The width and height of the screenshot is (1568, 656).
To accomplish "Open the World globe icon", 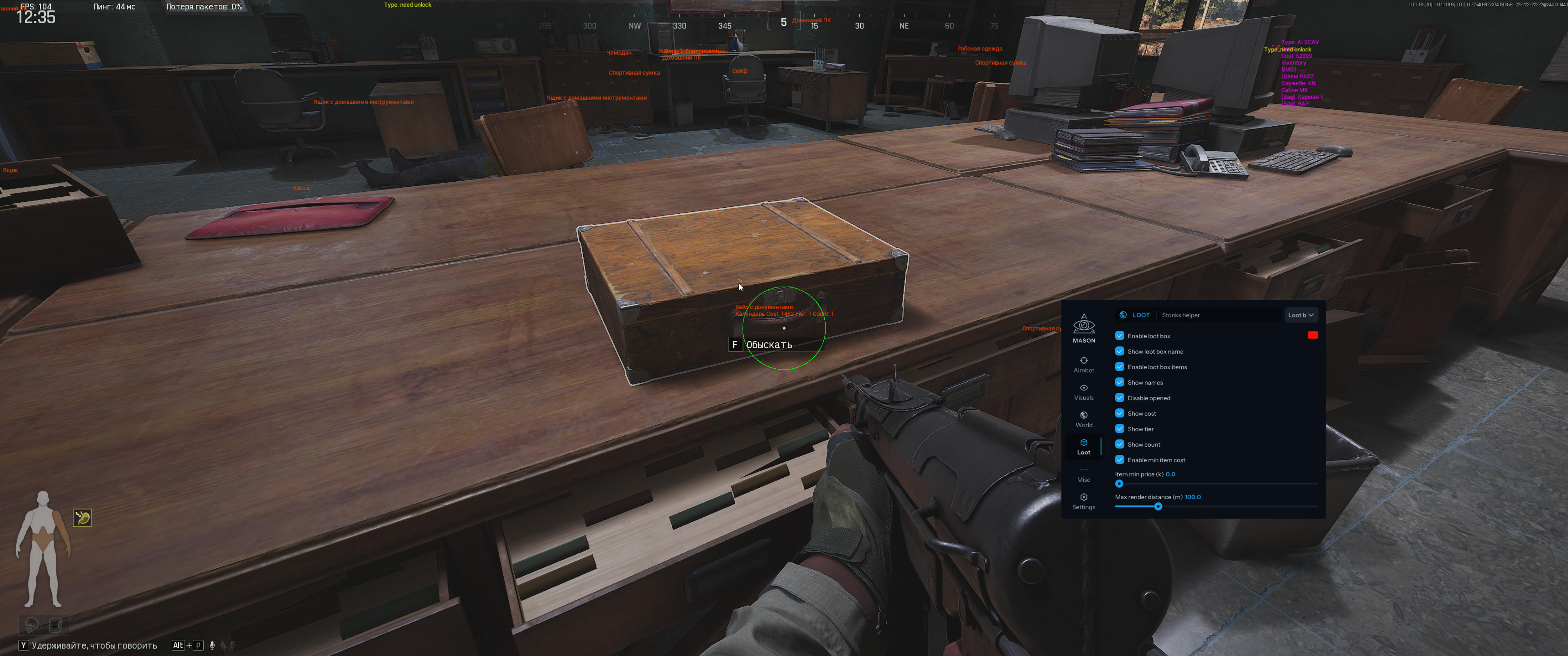I will [1084, 416].
